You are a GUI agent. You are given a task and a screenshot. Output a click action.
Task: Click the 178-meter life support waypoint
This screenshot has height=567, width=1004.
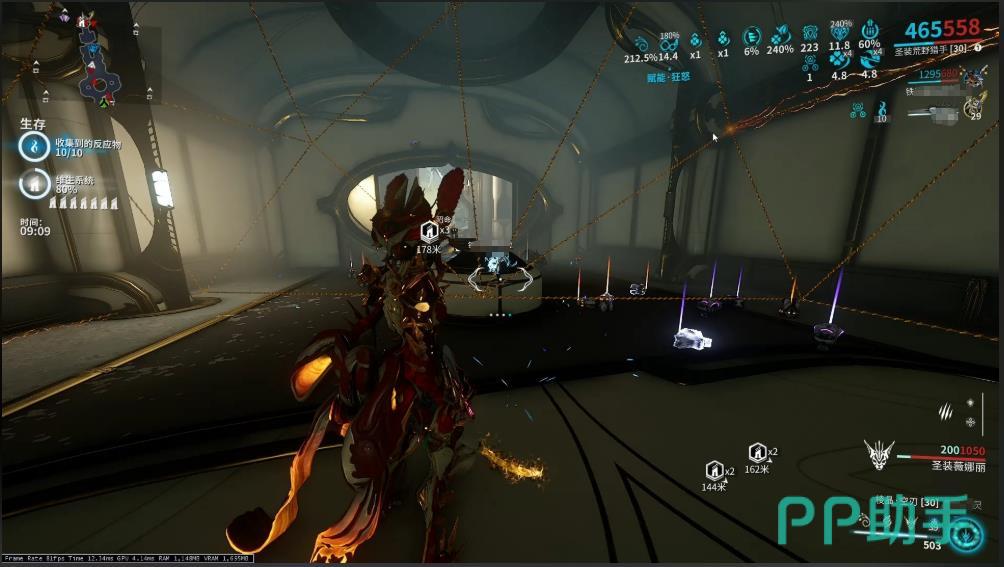pos(429,231)
